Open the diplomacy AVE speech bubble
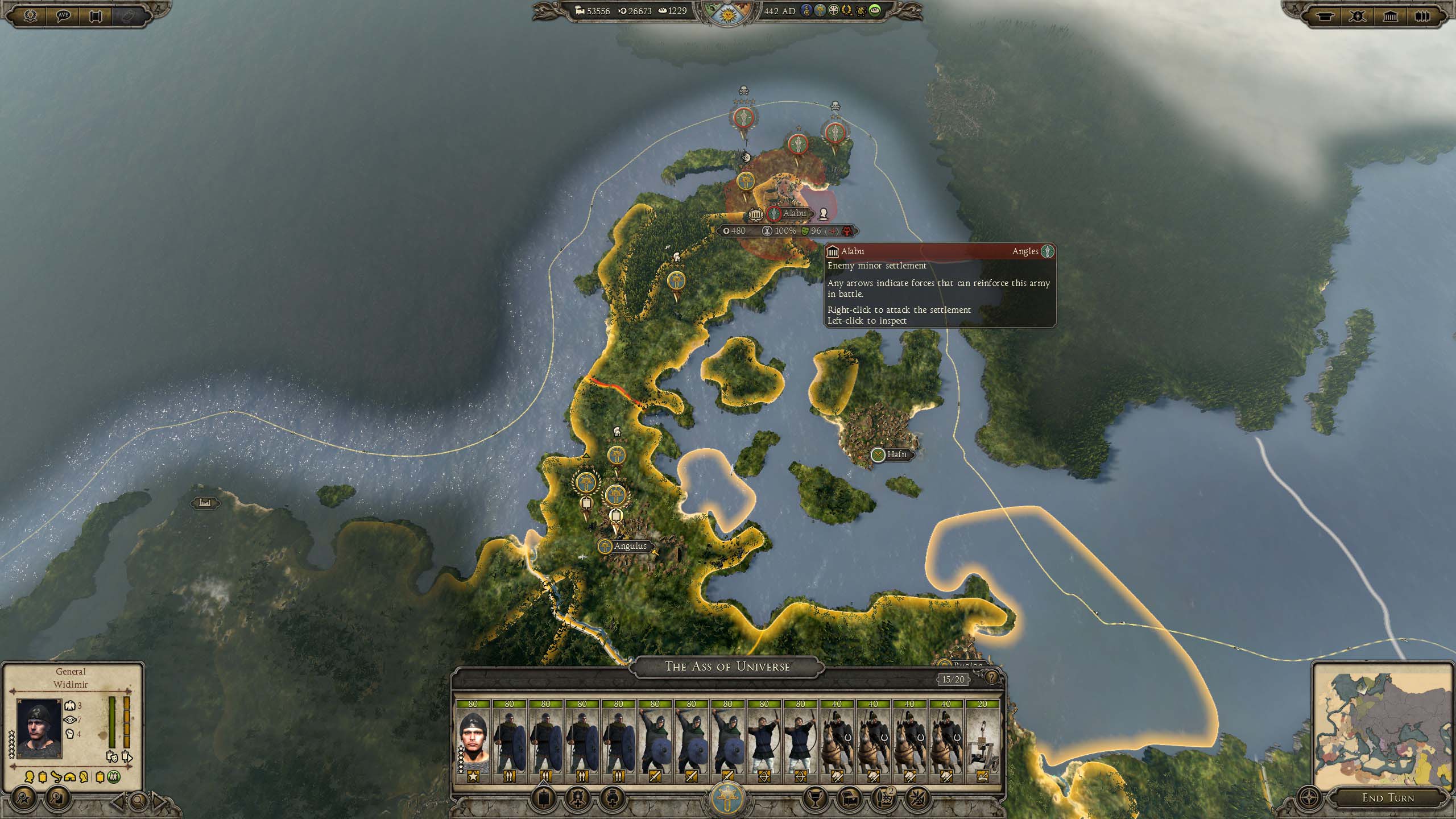This screenshot has width=1456, height=819. (x=64, y=15)
